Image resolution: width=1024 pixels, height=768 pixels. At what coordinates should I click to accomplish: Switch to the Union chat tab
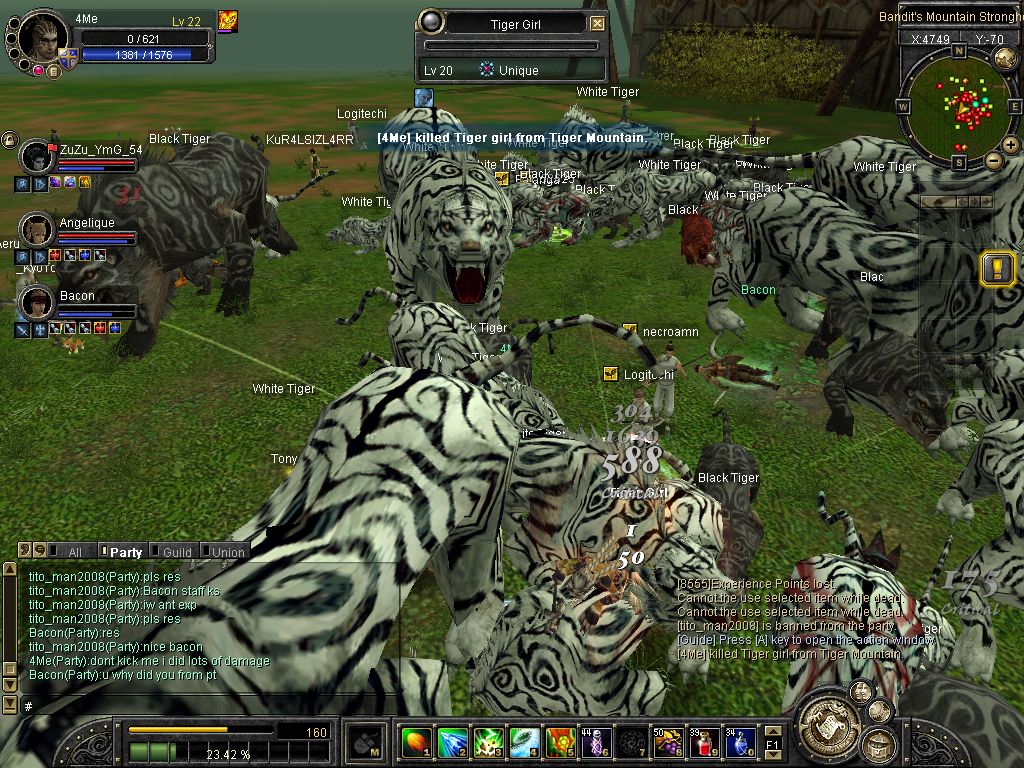pyautogui.click(x=226, y=551)
